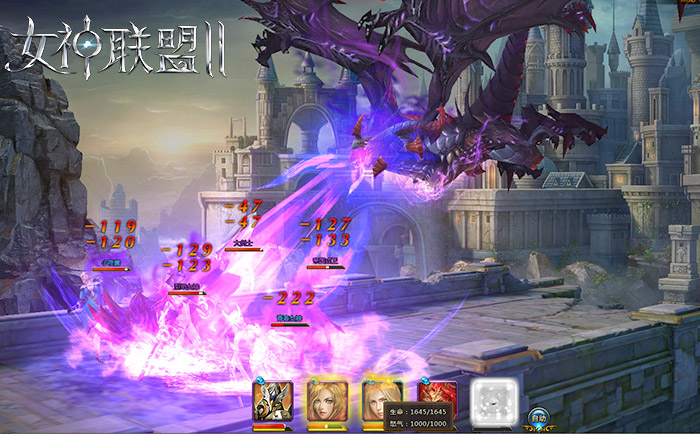Image resolution: width=700 pixels, height=434 pixels.
Task: Click the glowing white skill slot
Action: point(492,402)
